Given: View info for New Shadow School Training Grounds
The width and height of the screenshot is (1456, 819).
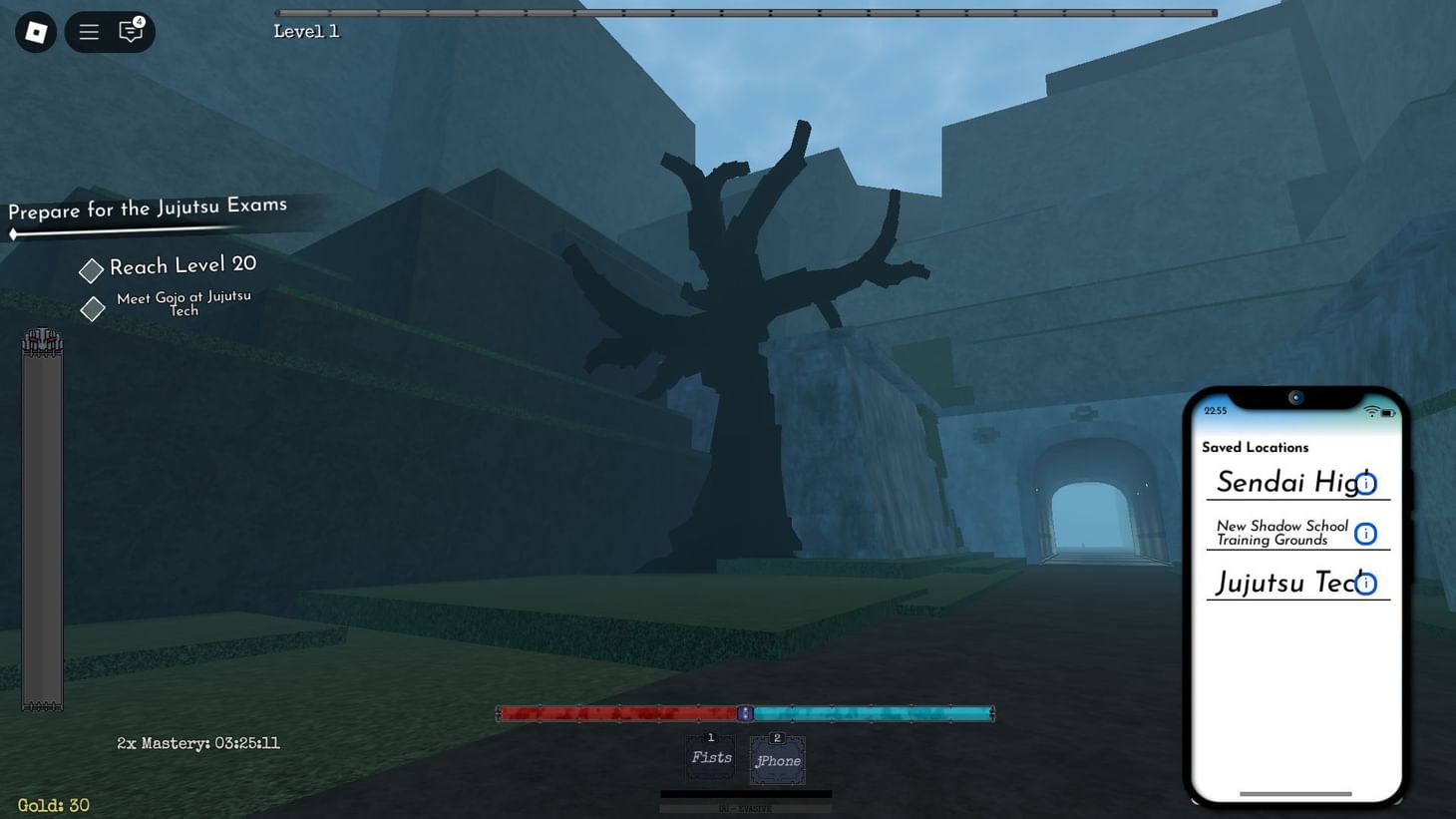Looking at the screenshot, I should [1364, 533].
